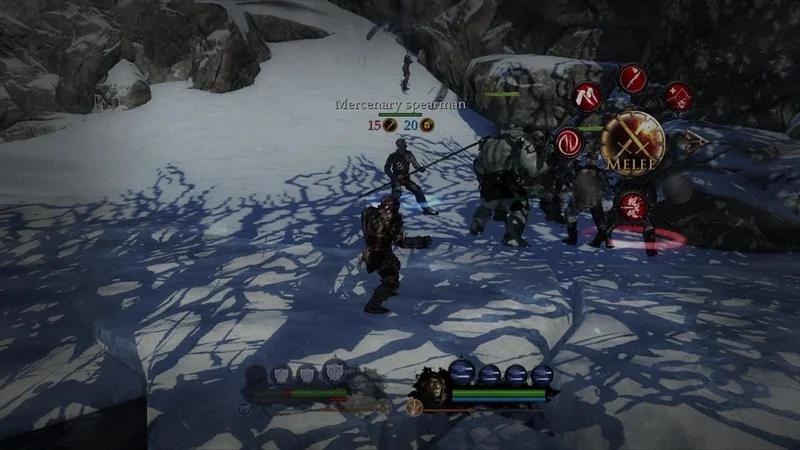
Task: Click the round emblem below lion portrait
Action: click(x=414, y=407)
